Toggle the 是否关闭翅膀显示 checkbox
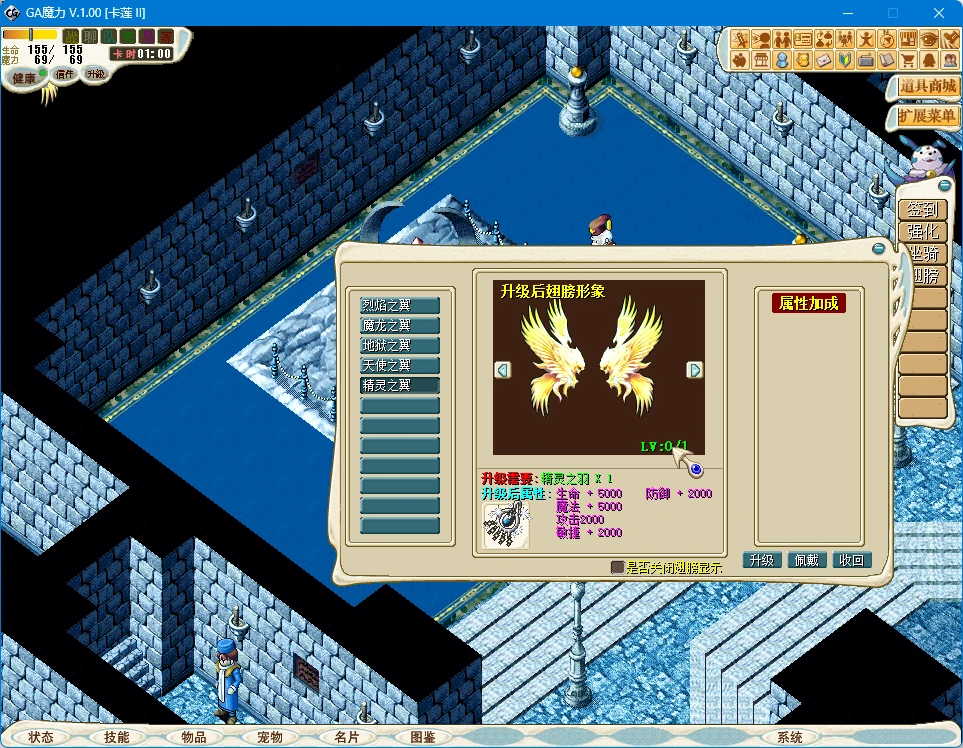This screenshot has width=963, height=748. [x=617, y=567]
